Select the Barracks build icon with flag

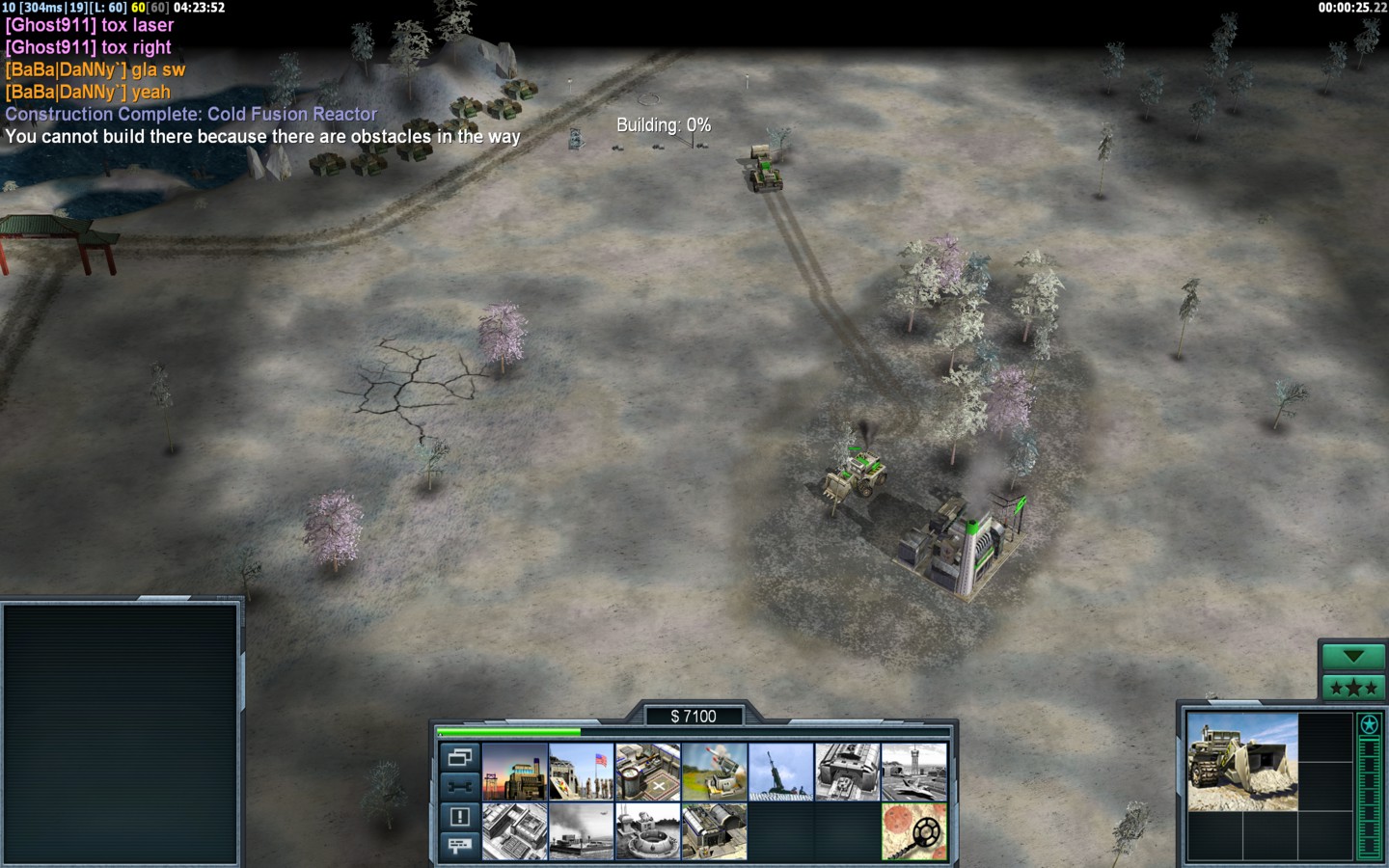[582, 772]
